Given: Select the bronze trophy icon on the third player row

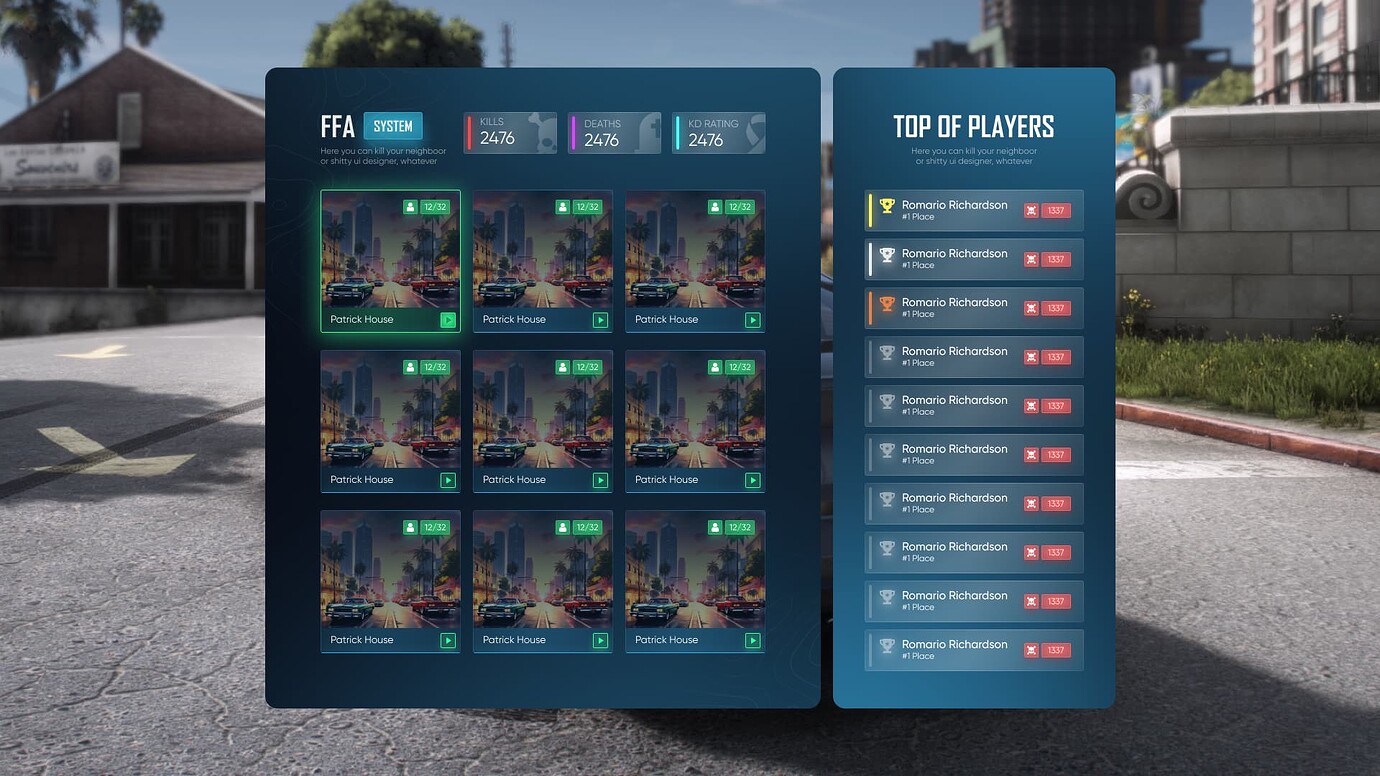Looking at the screenshot, I should 887,304.
